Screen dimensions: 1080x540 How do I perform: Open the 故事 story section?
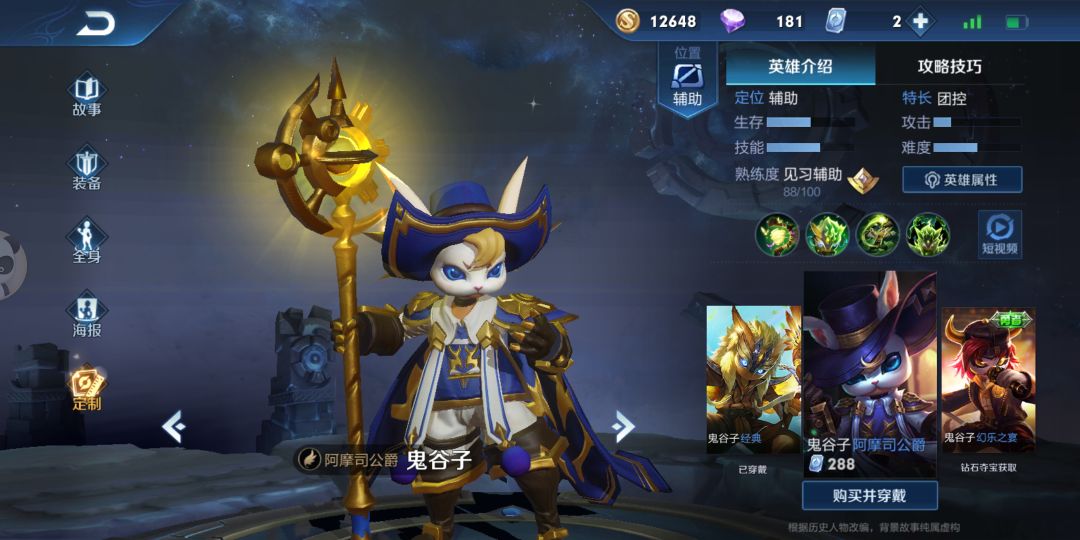tap(86, 93)
